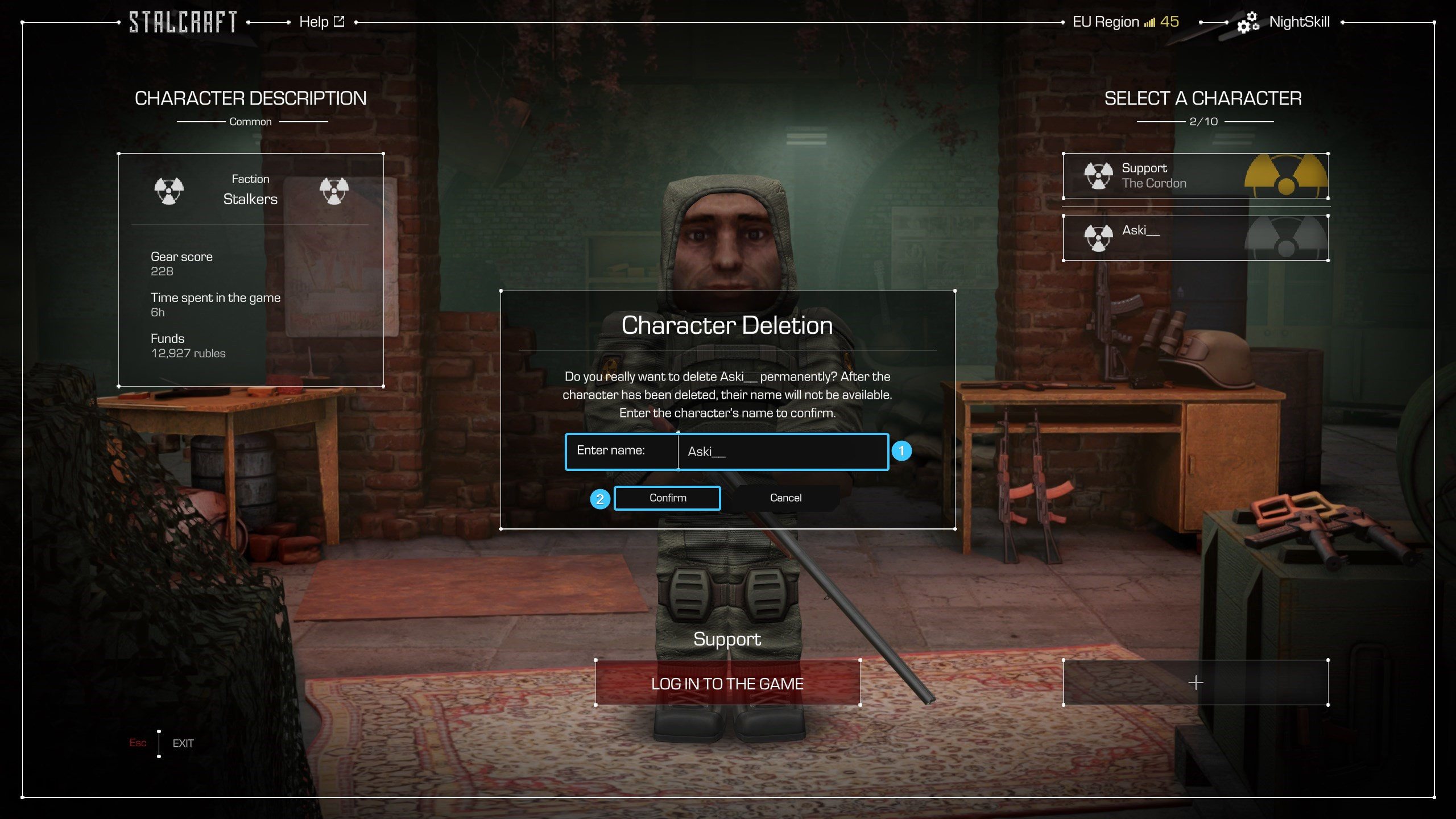Viewport: 1456px width, 819px height.
Task: Log in to the game
Action: pos(727,683)
